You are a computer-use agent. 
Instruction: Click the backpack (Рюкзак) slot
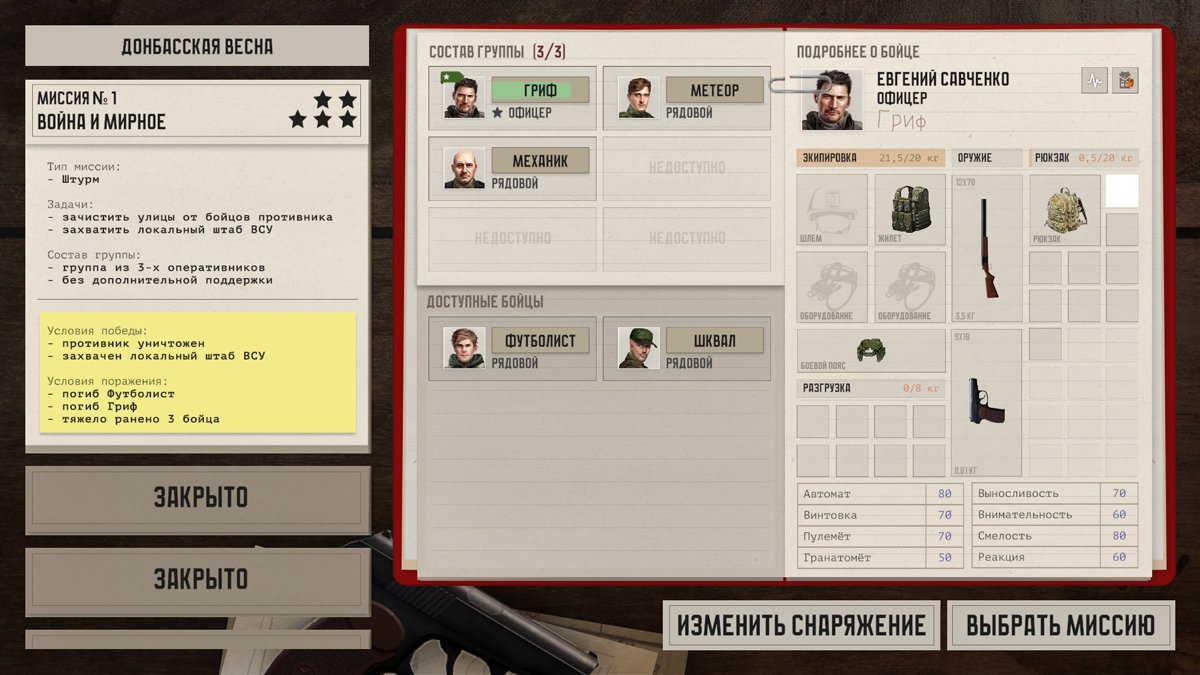[1064, 210]
